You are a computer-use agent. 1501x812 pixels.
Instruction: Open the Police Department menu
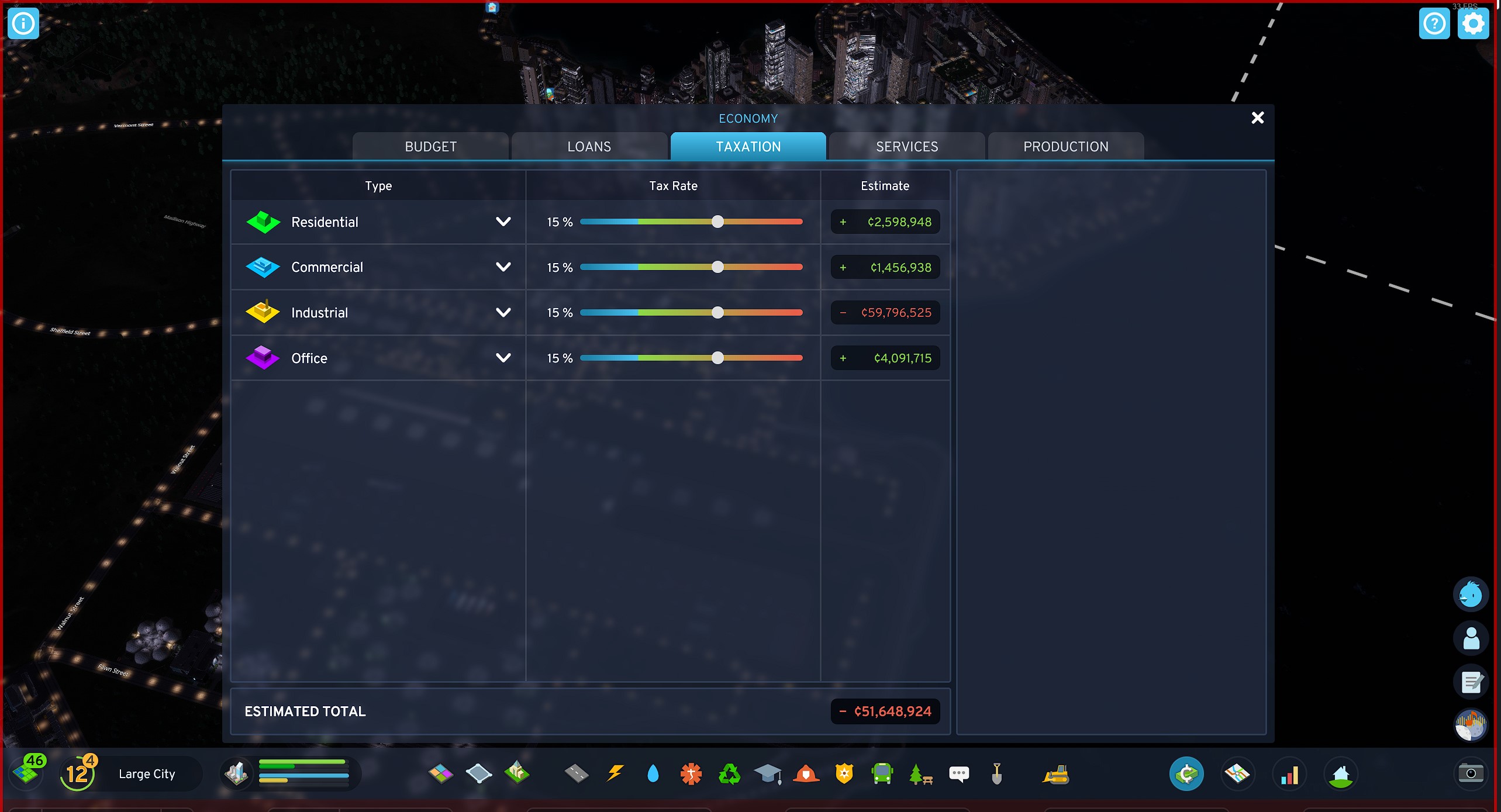tap(843, 773)
